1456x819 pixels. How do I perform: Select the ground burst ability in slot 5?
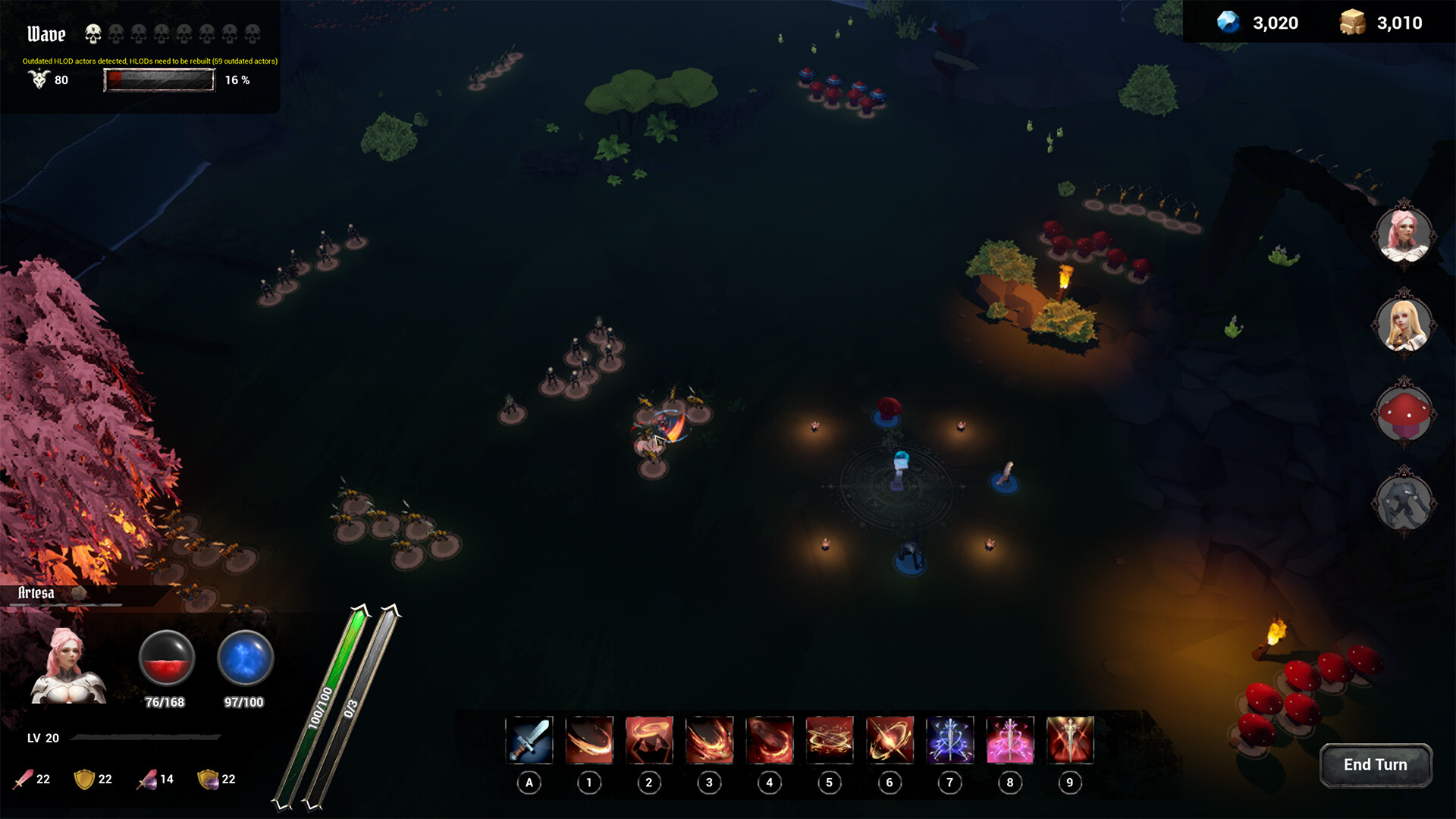(830, 740)
